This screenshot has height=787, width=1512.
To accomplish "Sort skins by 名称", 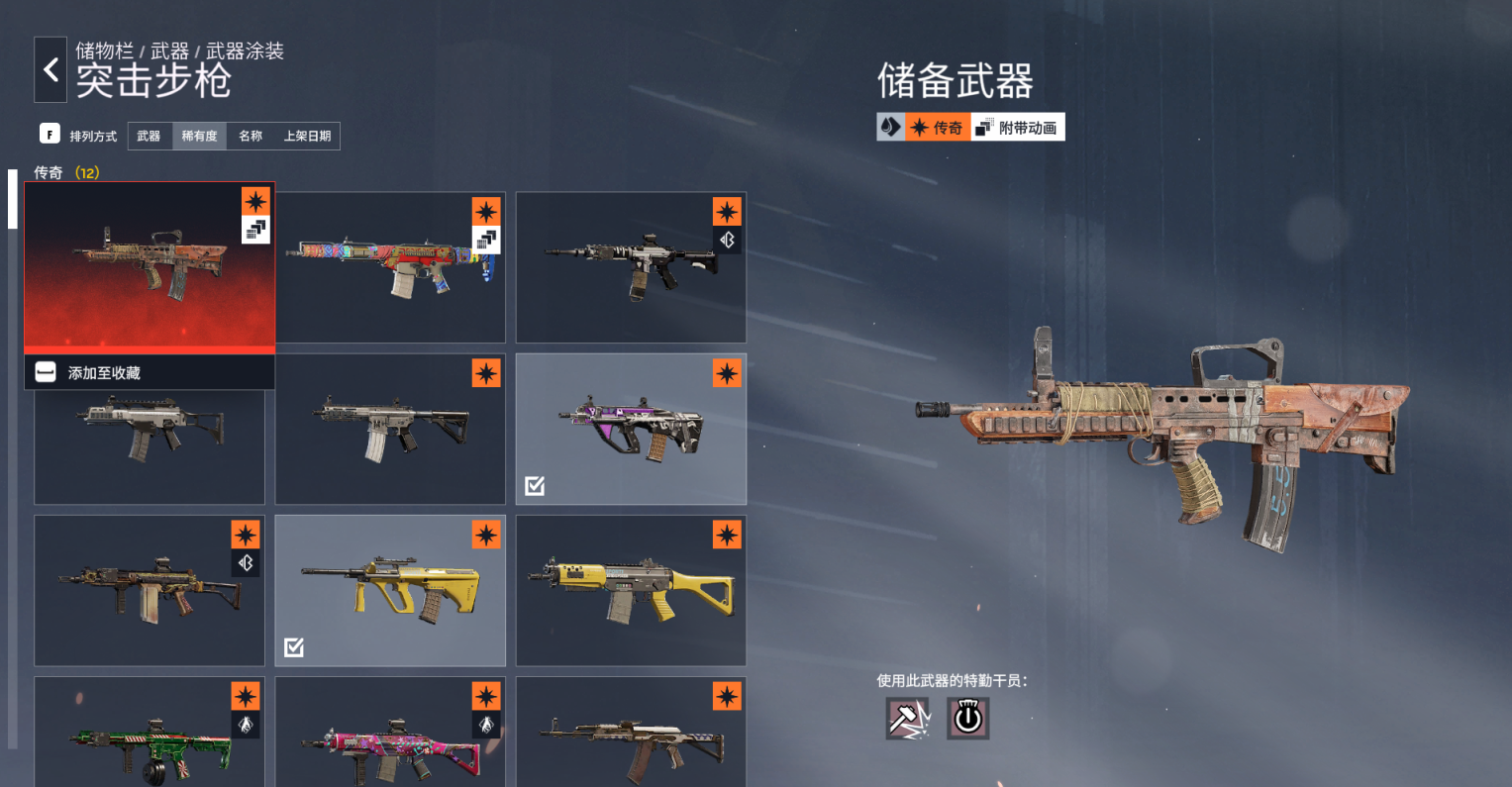I will (x=251, y=137).
